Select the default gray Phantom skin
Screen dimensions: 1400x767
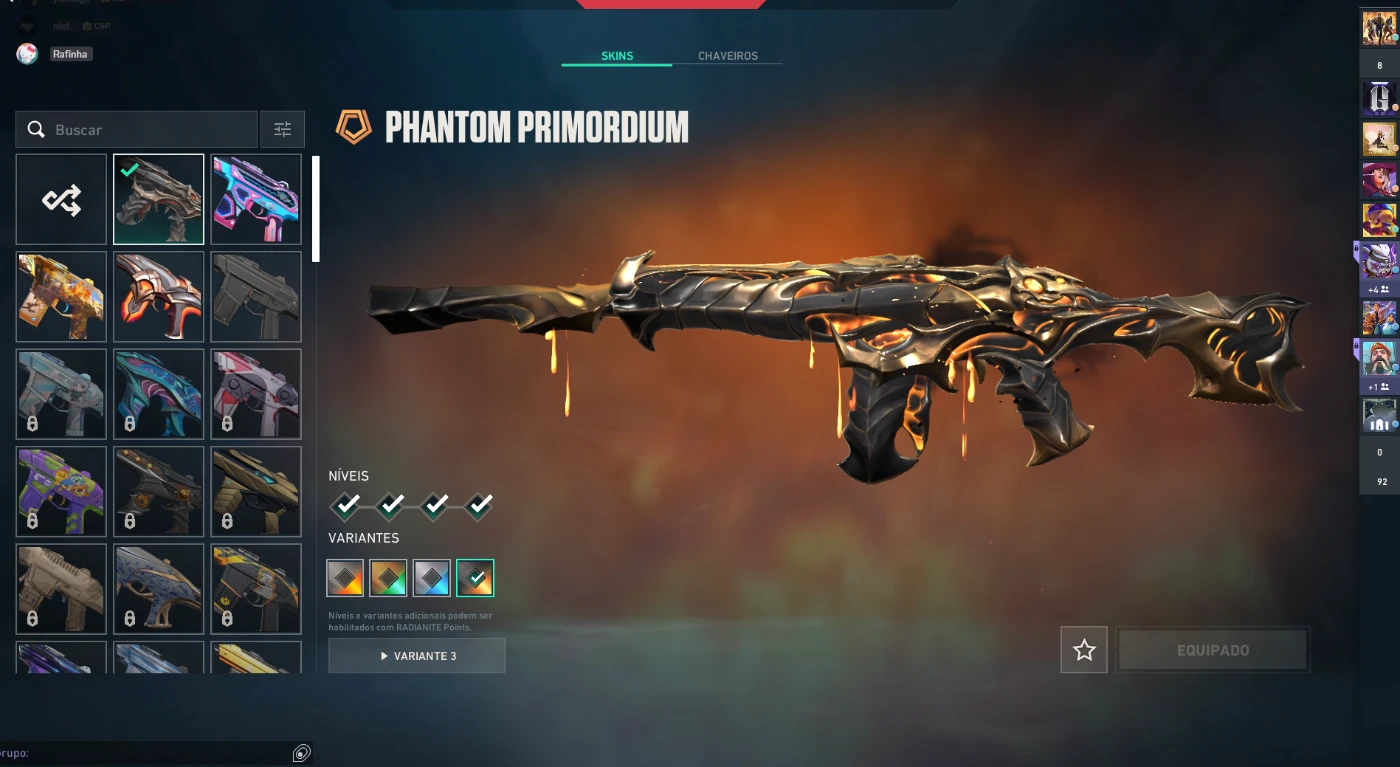(x=256, y=297)
